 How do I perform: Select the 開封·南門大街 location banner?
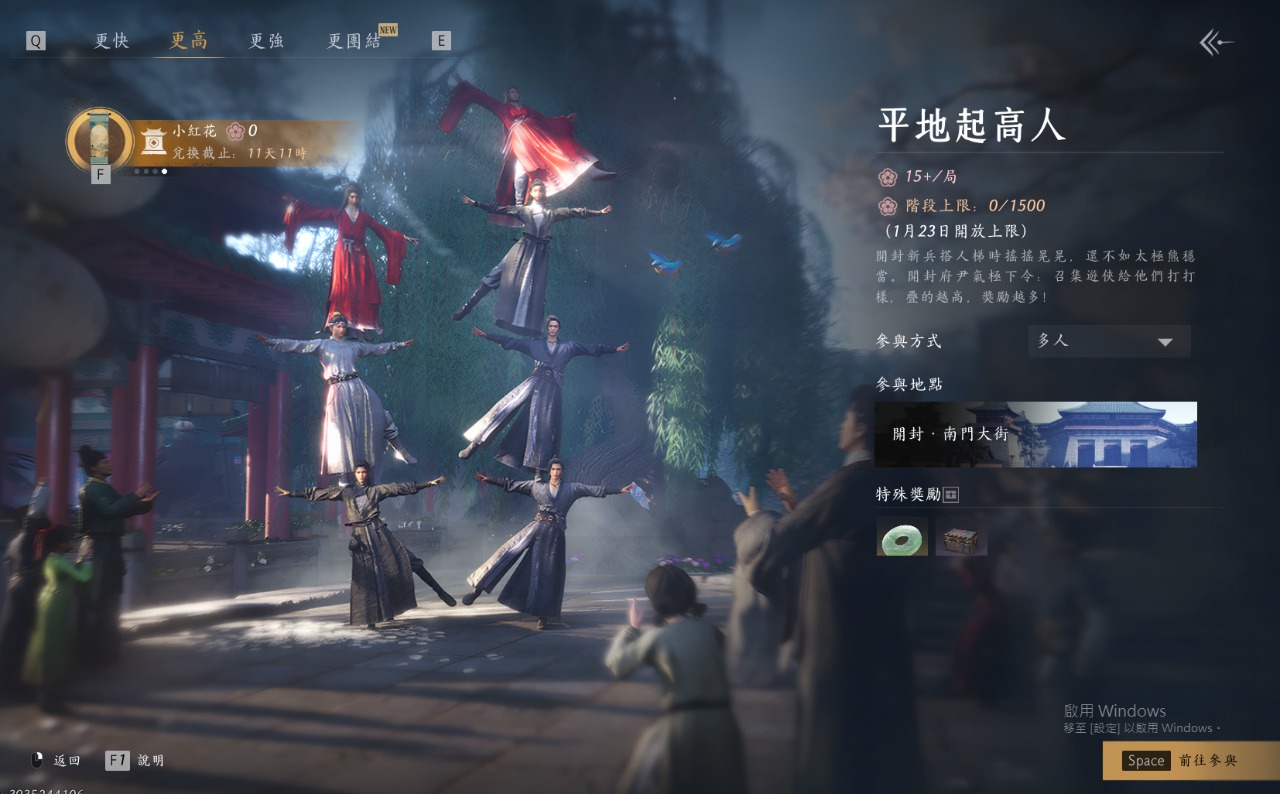click(1035, 434)
